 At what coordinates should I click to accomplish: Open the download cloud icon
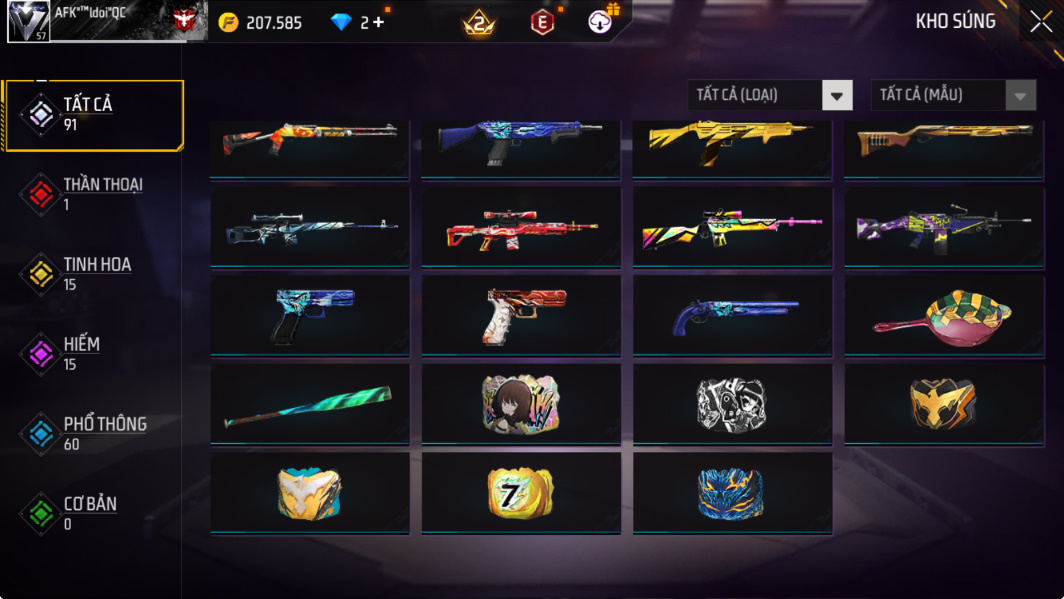[601, 21]
